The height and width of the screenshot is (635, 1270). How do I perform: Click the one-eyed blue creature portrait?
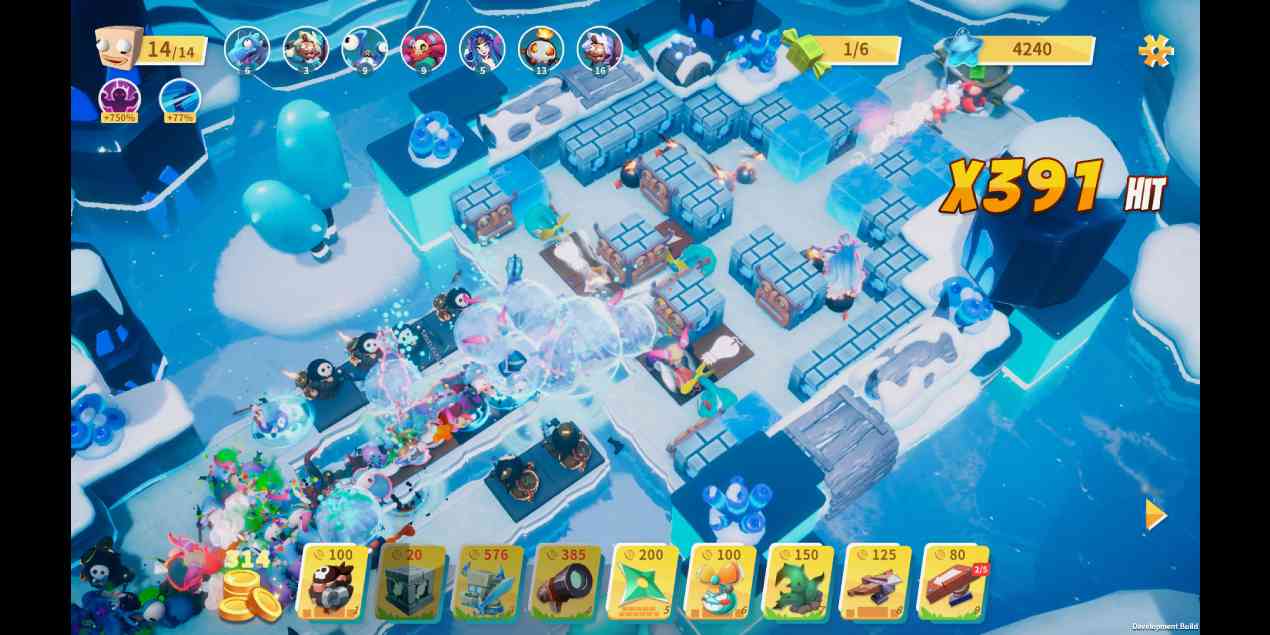(364, 47)
